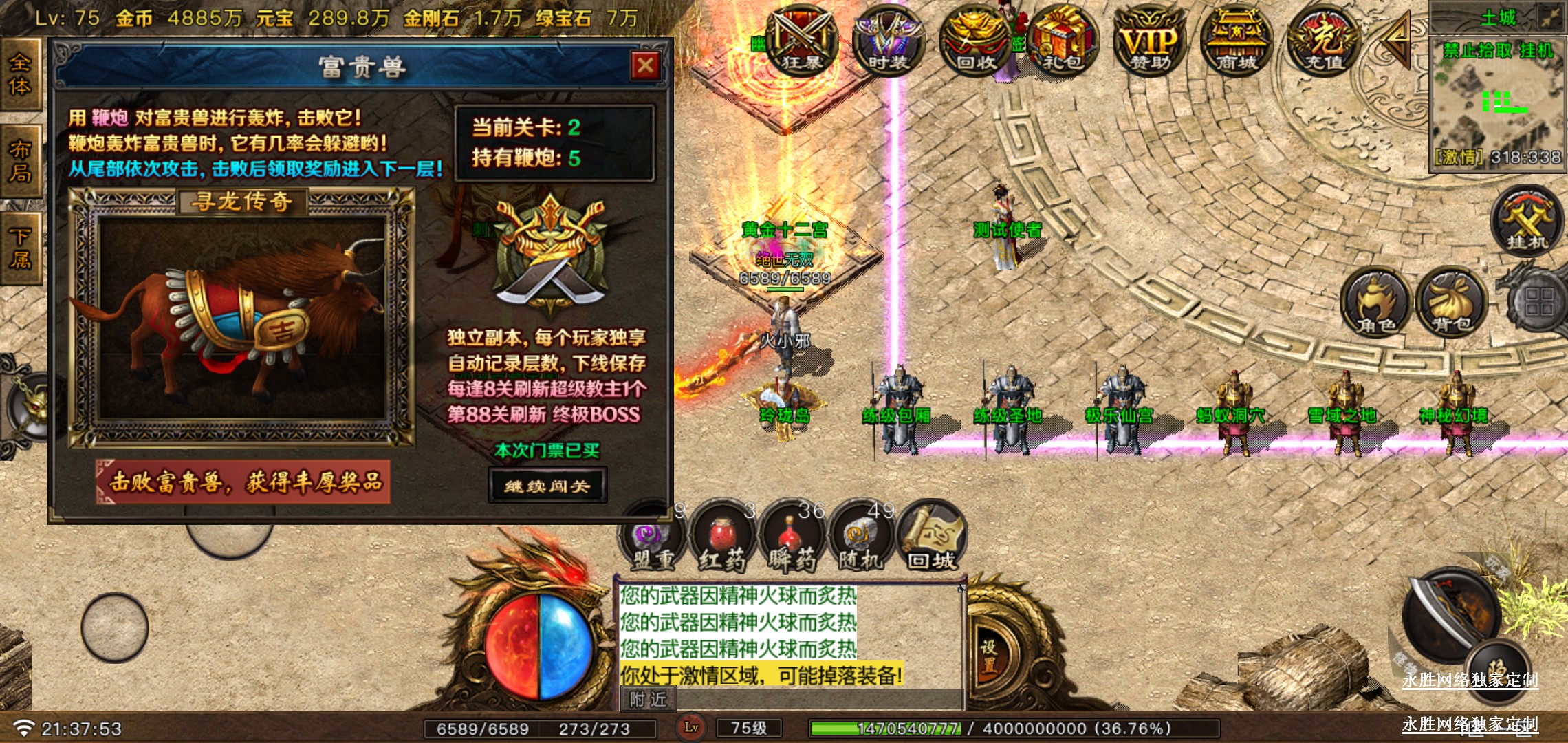Viewport: 1568px width, 743px height.
Task: Use the 随机 random teleport scroll
Action: pyautogui.click(x=861, y=538)
